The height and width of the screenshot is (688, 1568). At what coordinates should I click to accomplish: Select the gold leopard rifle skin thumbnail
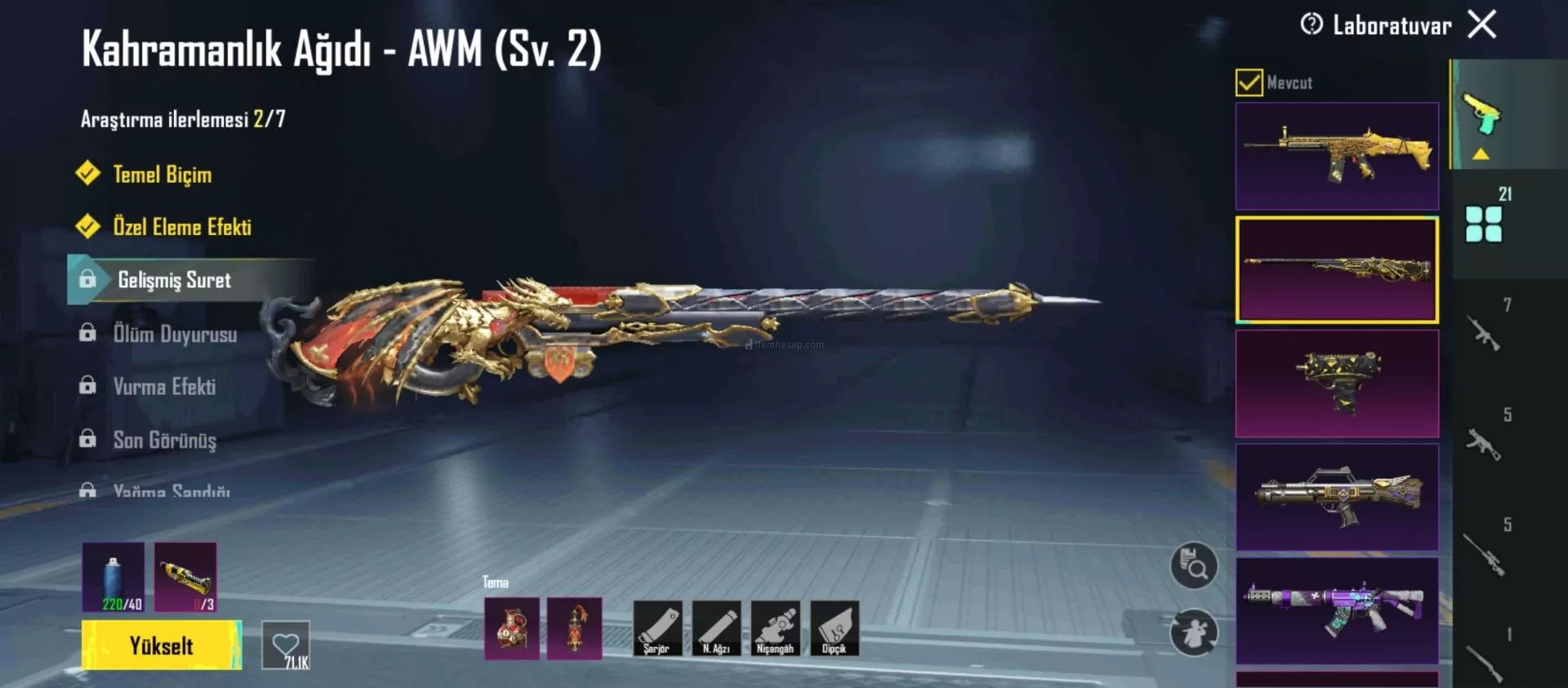tap(1337, 156)
